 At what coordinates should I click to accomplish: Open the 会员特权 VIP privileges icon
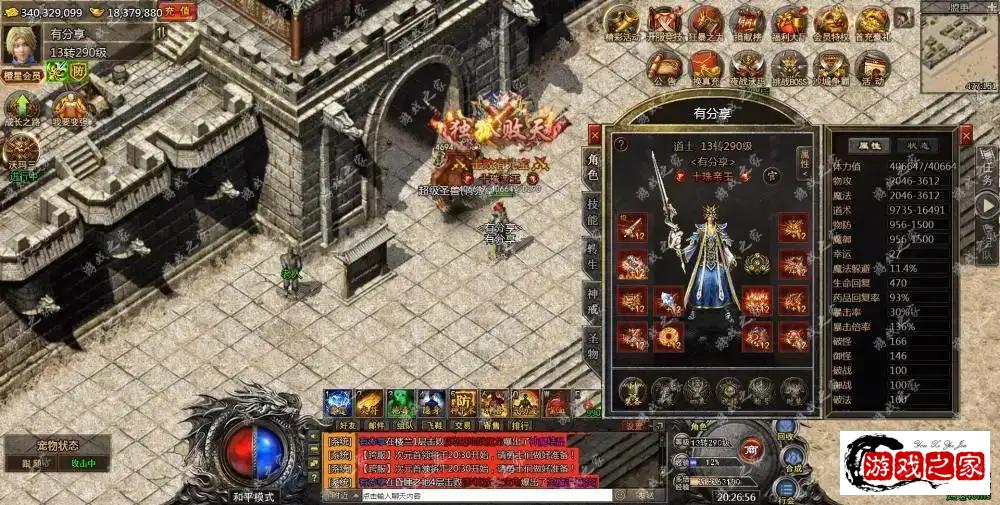[x=830, y=23]
